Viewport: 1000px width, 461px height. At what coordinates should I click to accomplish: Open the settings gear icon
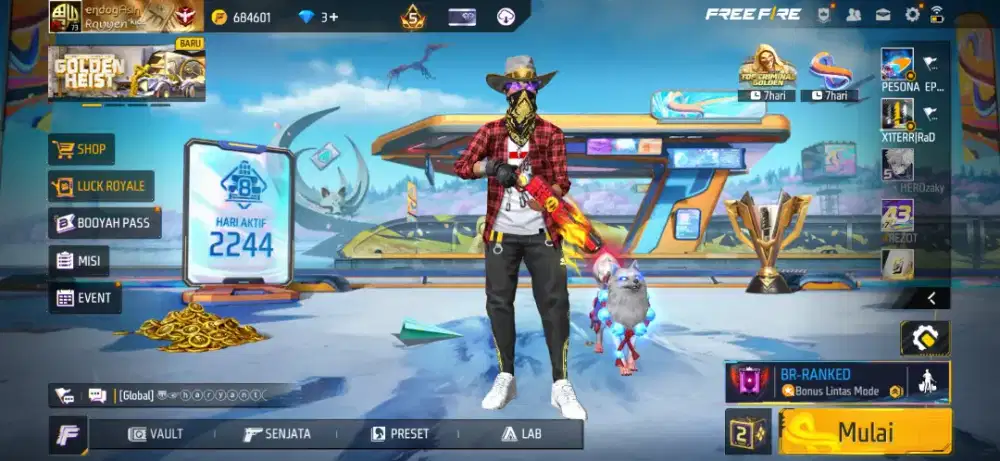(x=912, y=14)
